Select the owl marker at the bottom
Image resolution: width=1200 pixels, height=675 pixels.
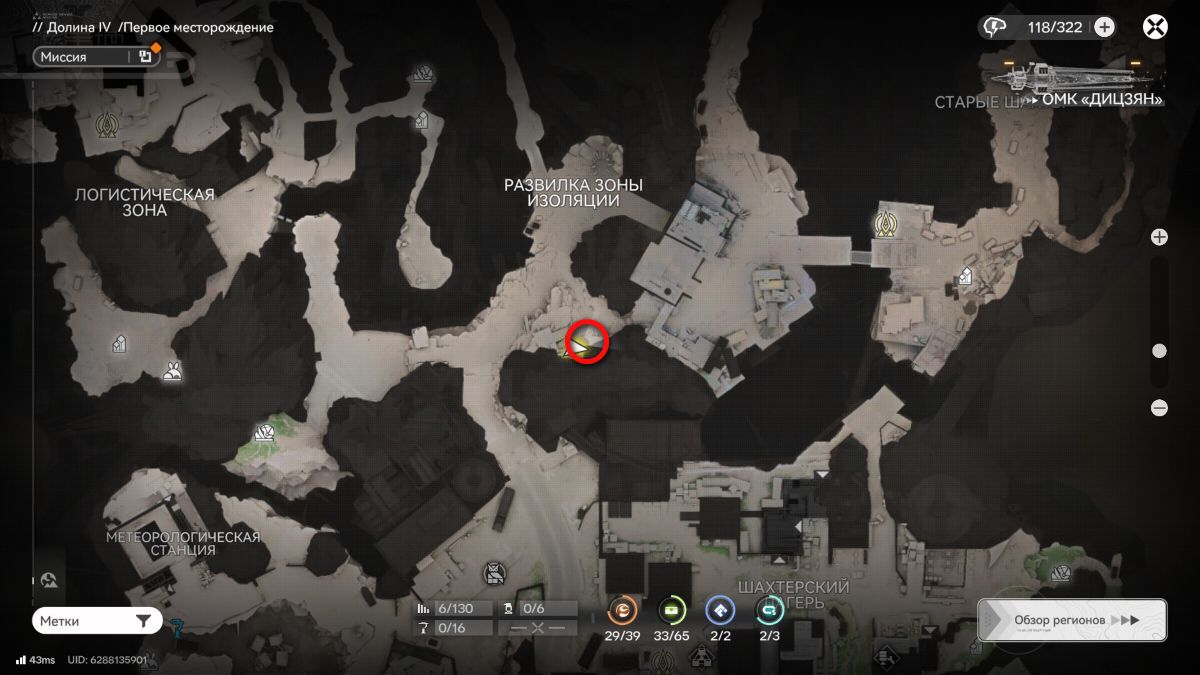tap(493, 573)
